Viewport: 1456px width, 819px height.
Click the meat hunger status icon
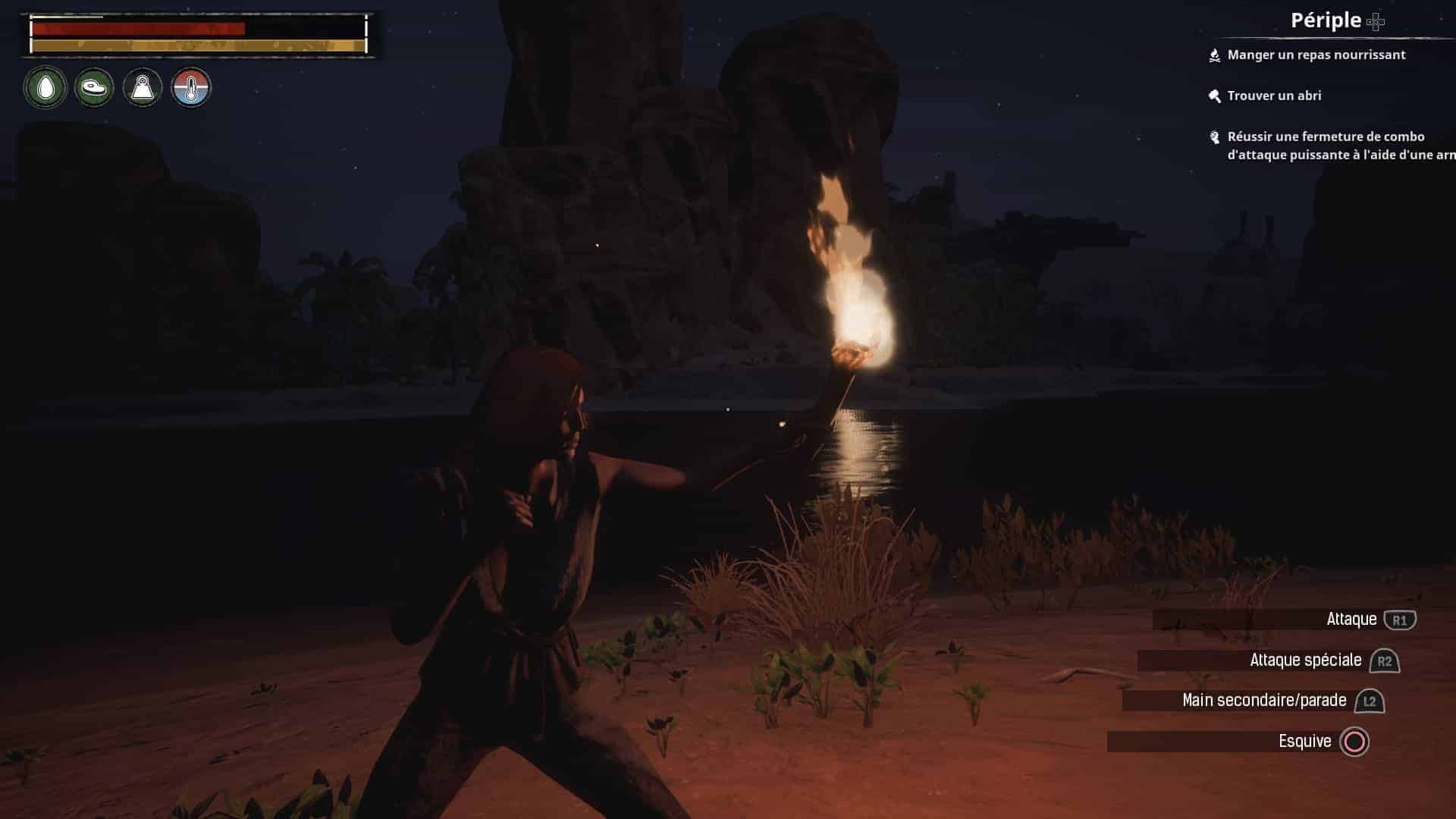tap(94, 88)
